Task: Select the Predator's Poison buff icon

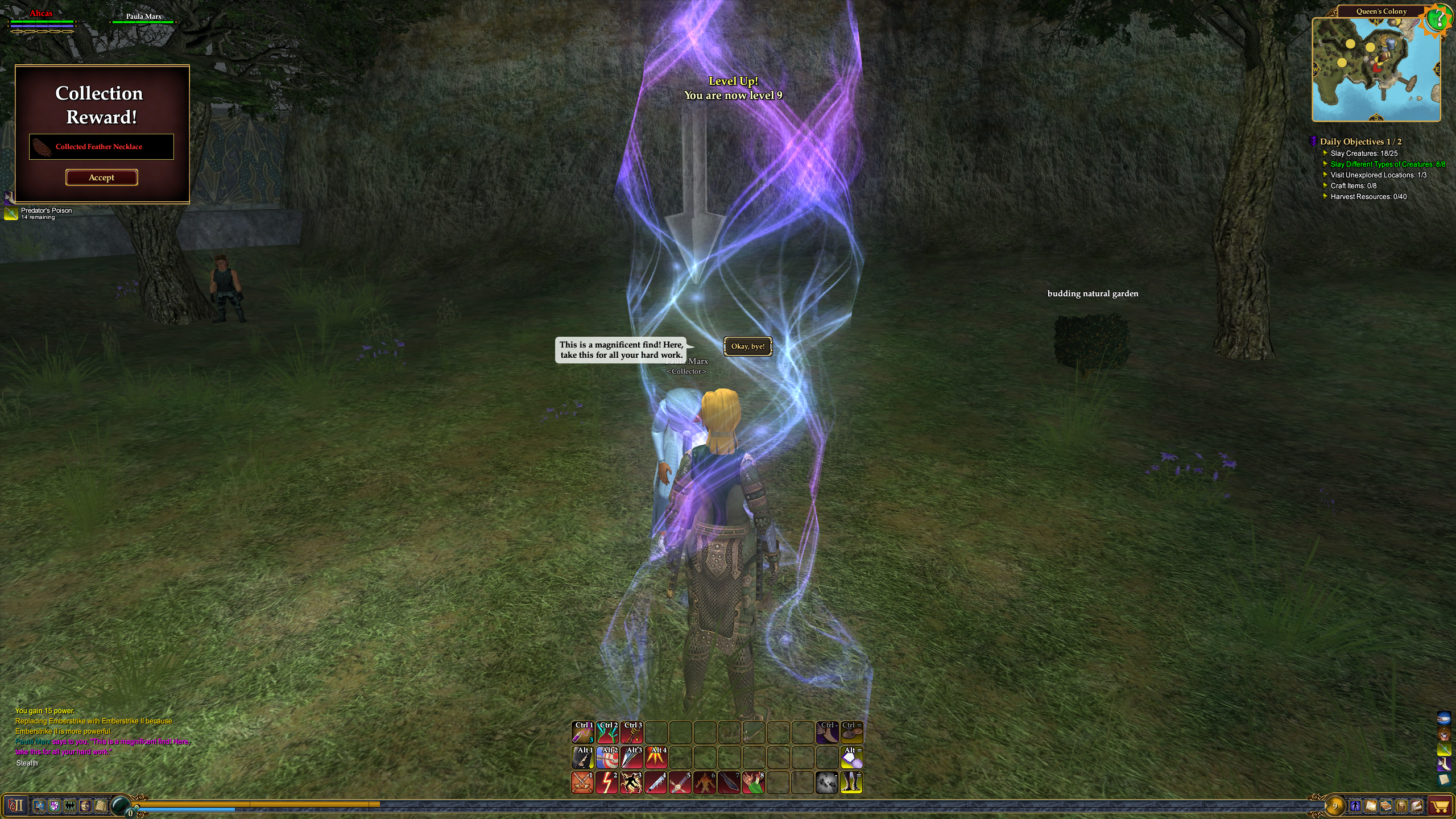Action: (x=11, y=213)
